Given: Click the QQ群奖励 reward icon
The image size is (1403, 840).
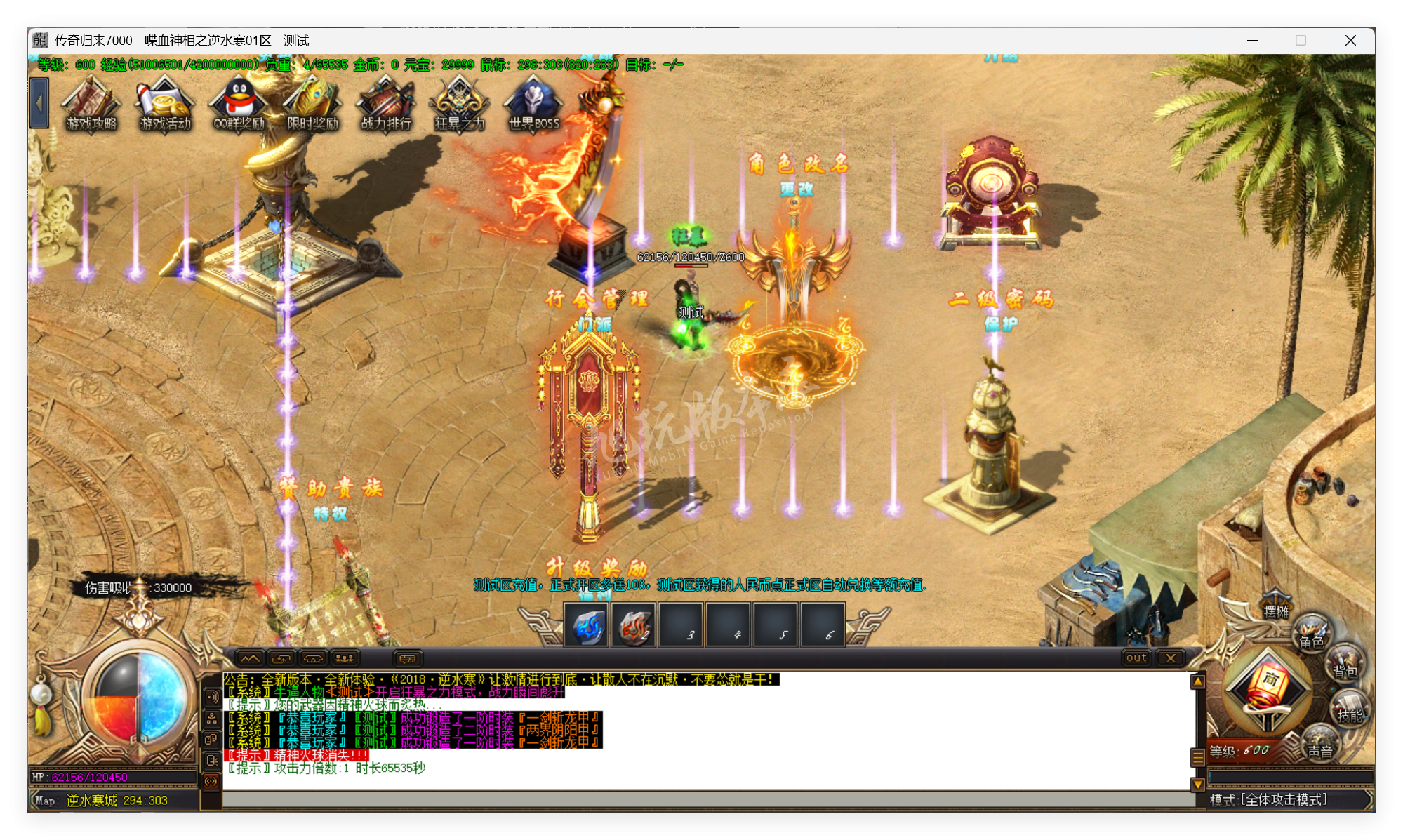Looking at the screenshot, I should click(x=237, y=104).
